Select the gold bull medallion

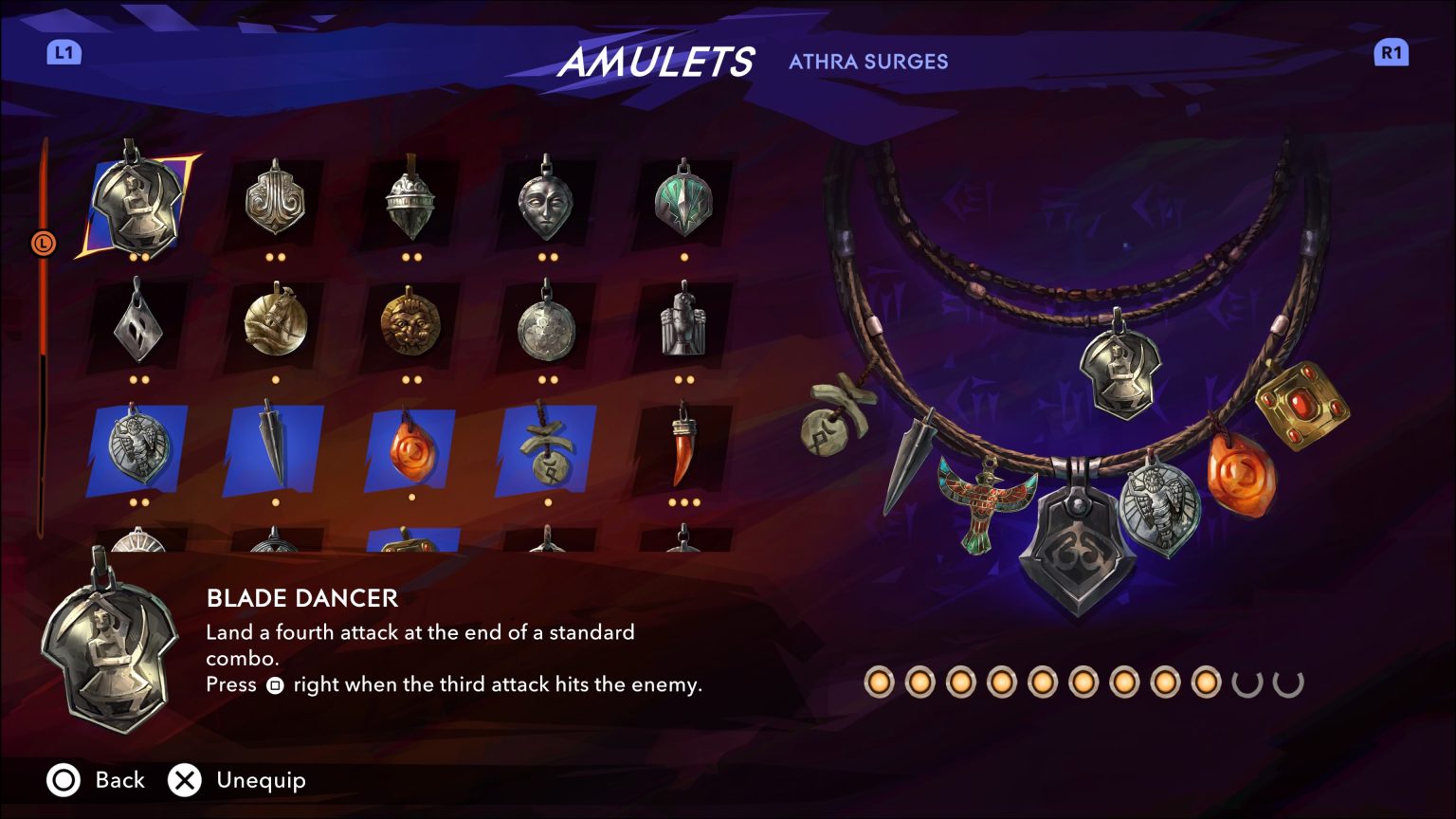pyautogui.click(x=274, y=327)
